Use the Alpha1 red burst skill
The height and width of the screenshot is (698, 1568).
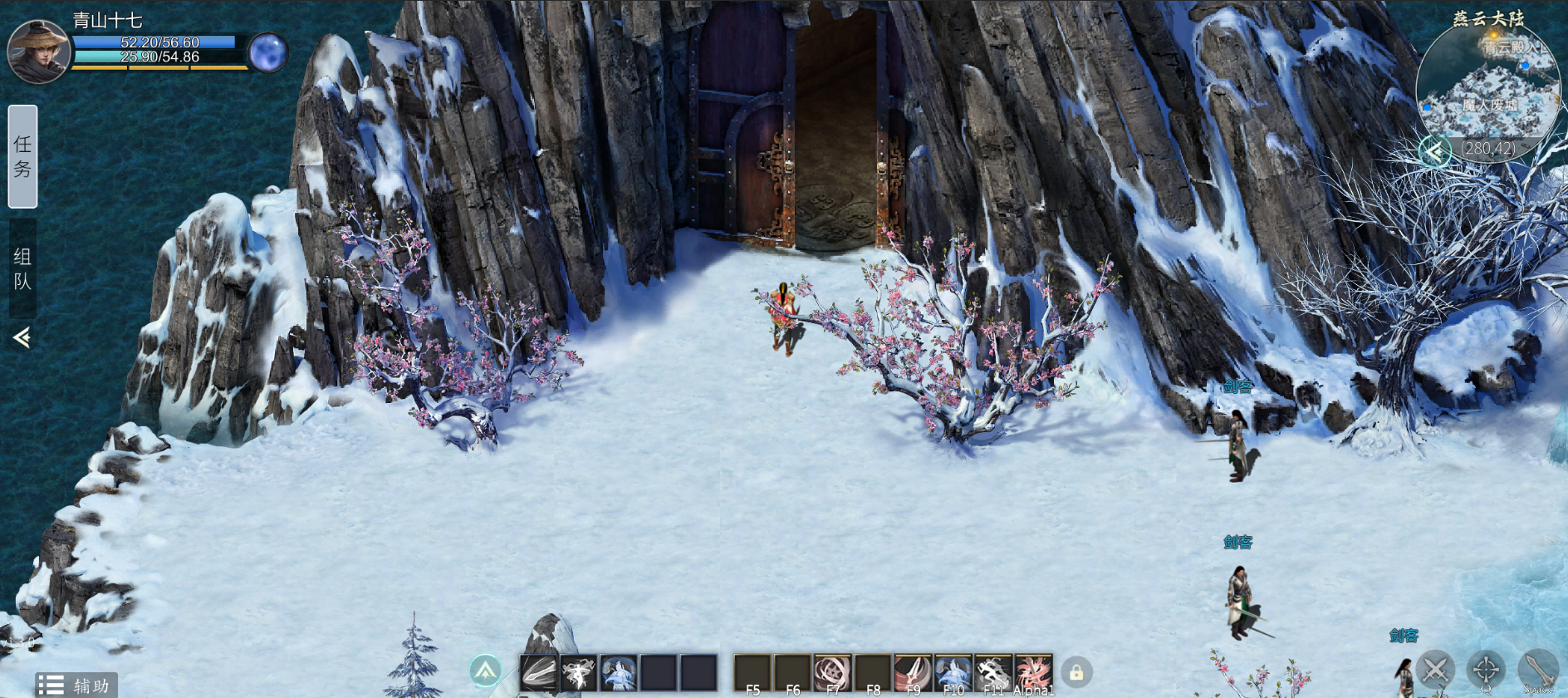click(x=1033, y=672)
